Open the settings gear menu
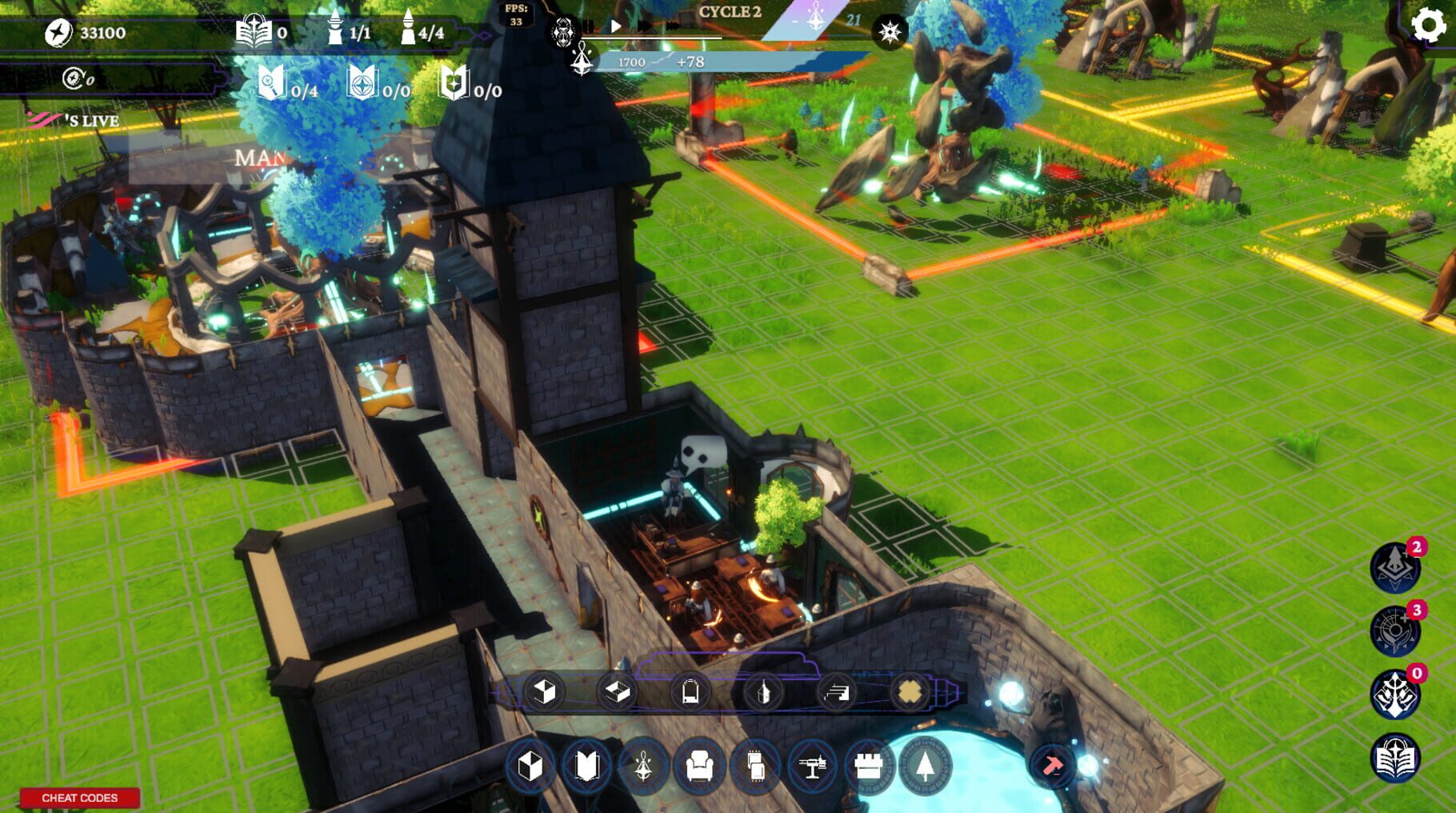1456x813 pixels. (1426, 24)
